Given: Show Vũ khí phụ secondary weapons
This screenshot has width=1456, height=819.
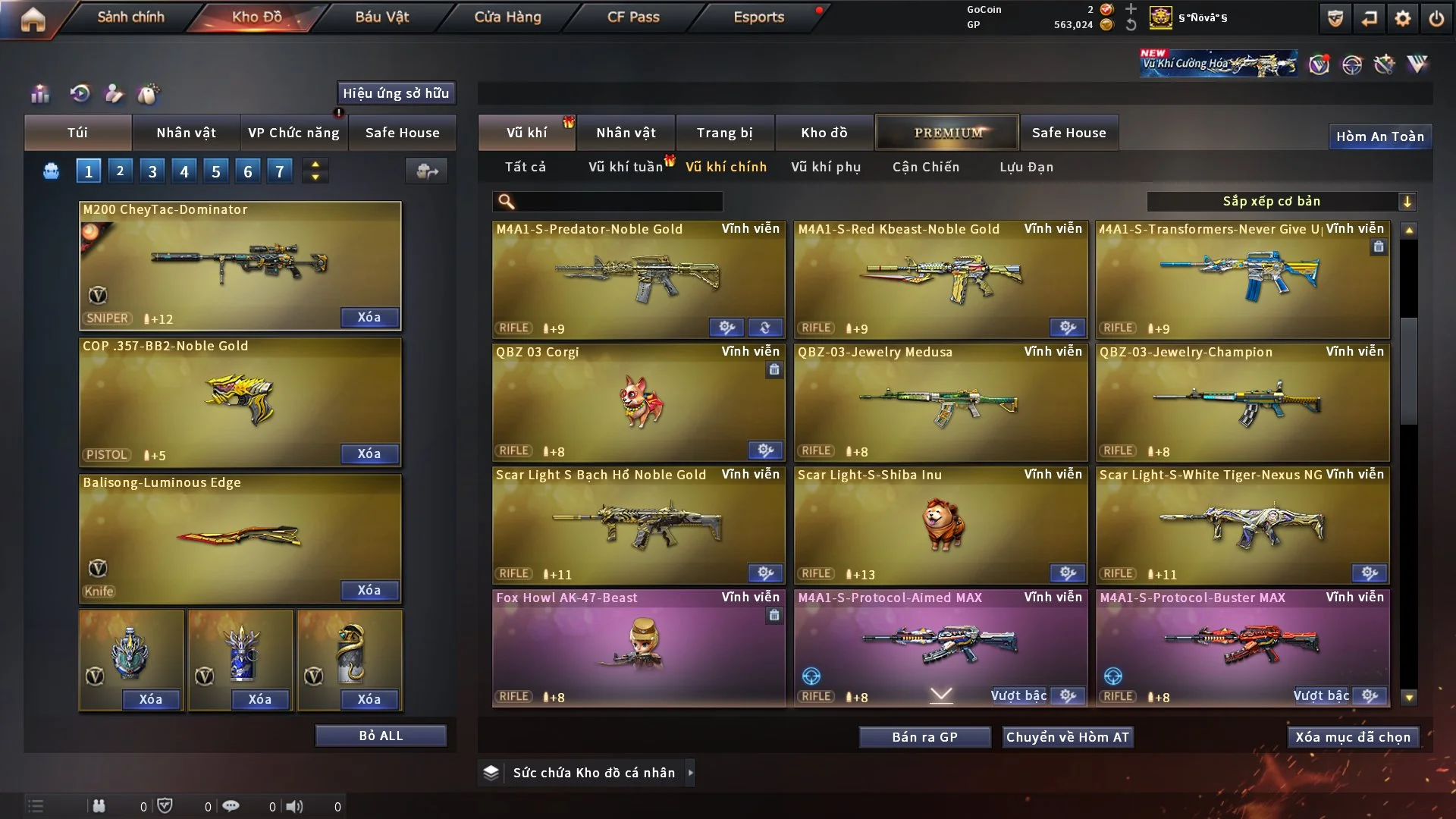Looking at the screenshot, I should pos(826,167).
